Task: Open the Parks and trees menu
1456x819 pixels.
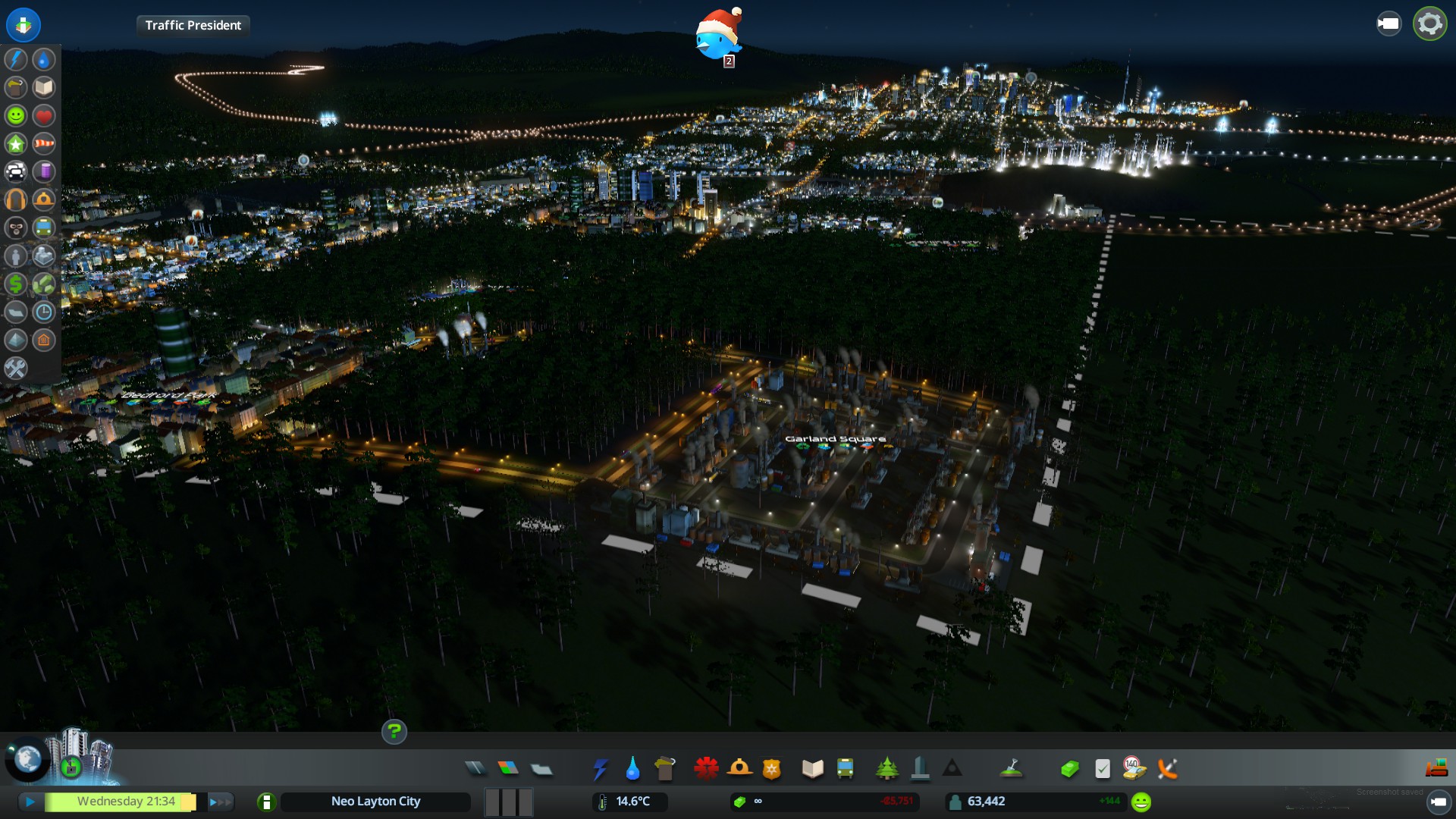Action: pos(886,769)
